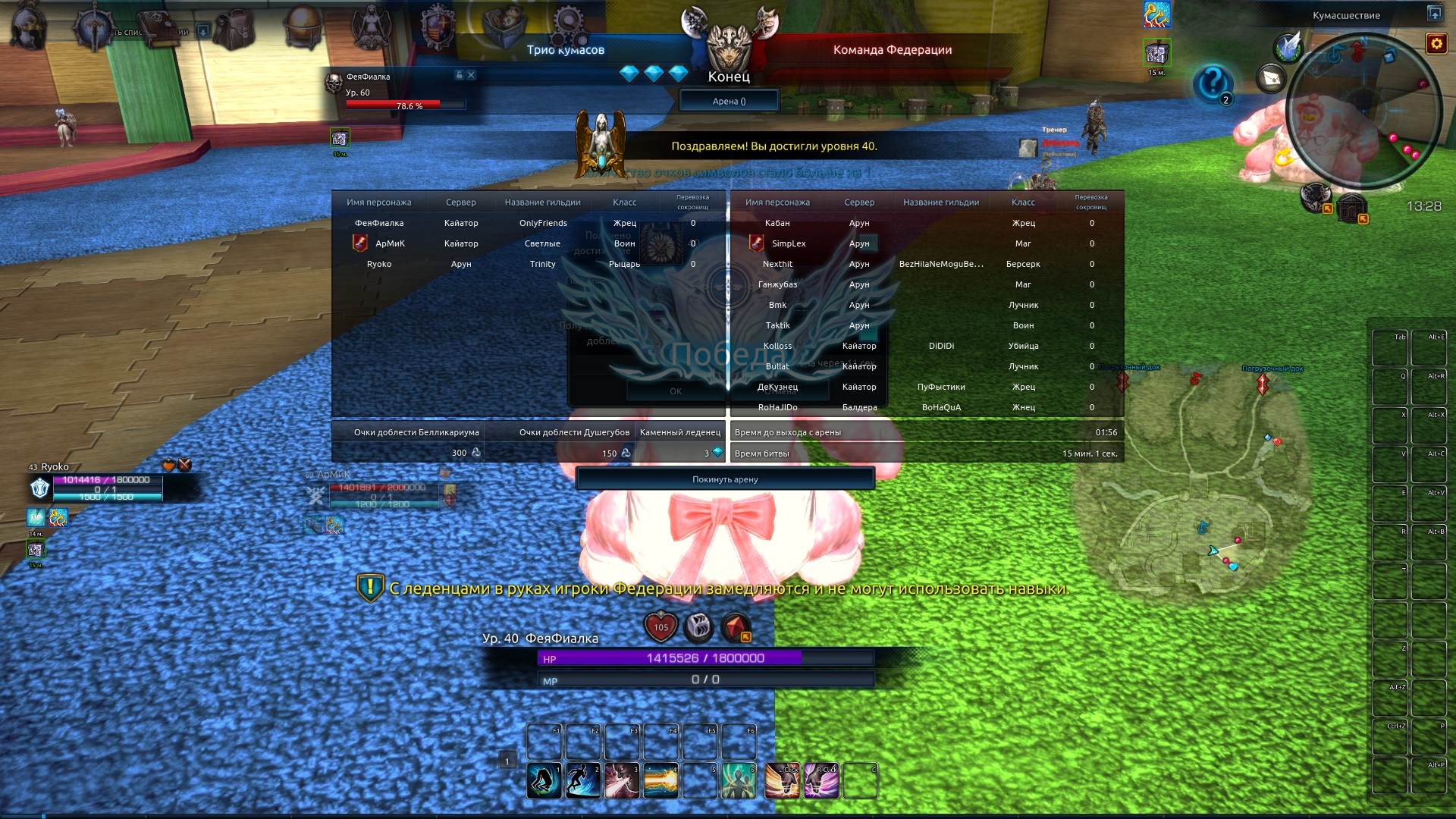Open the leather bag inventory
1456x819 pixels.
[x=234, y=29]
